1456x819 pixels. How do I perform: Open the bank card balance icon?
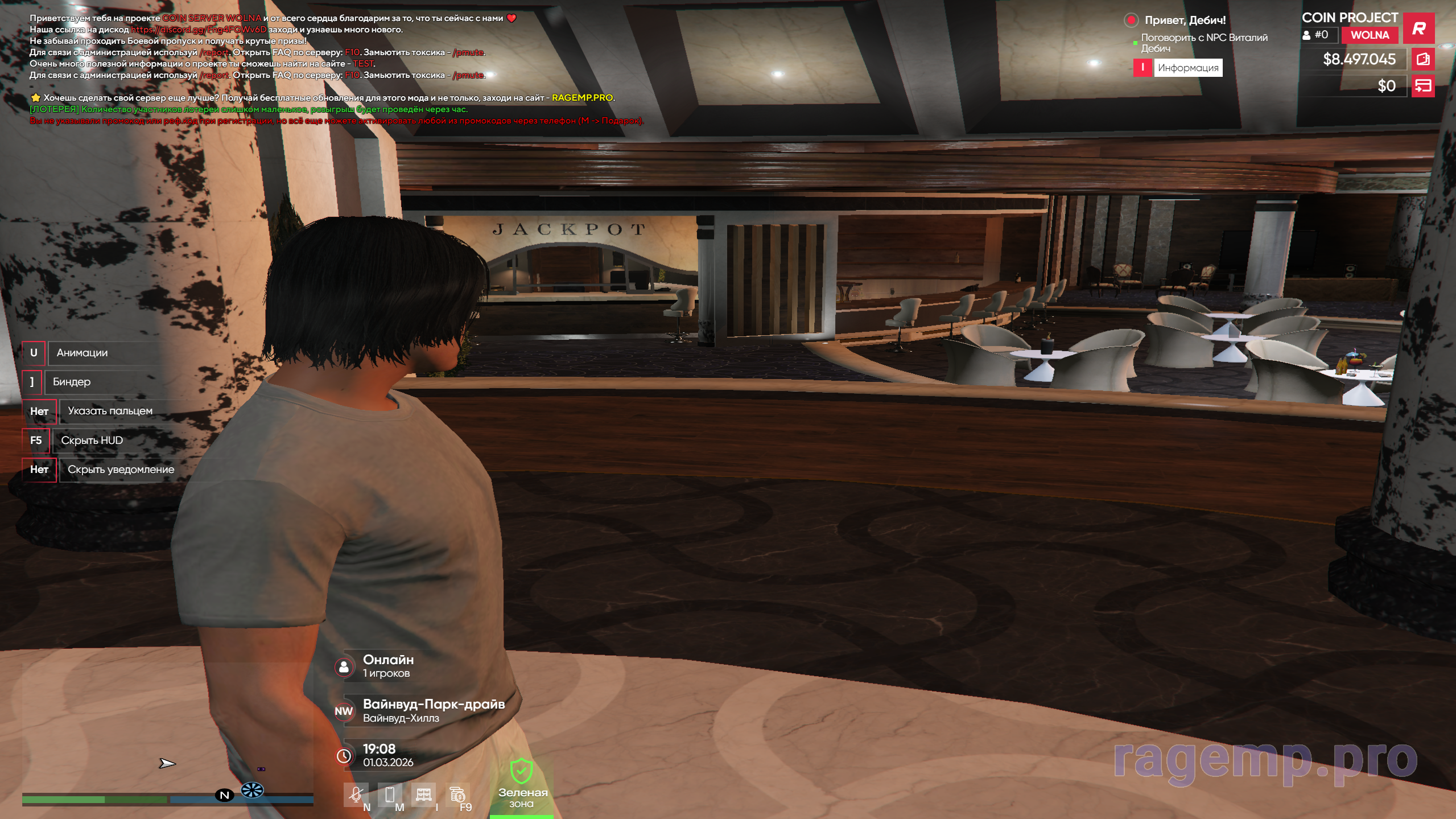pyautogui.click(x=1423, y=87)
